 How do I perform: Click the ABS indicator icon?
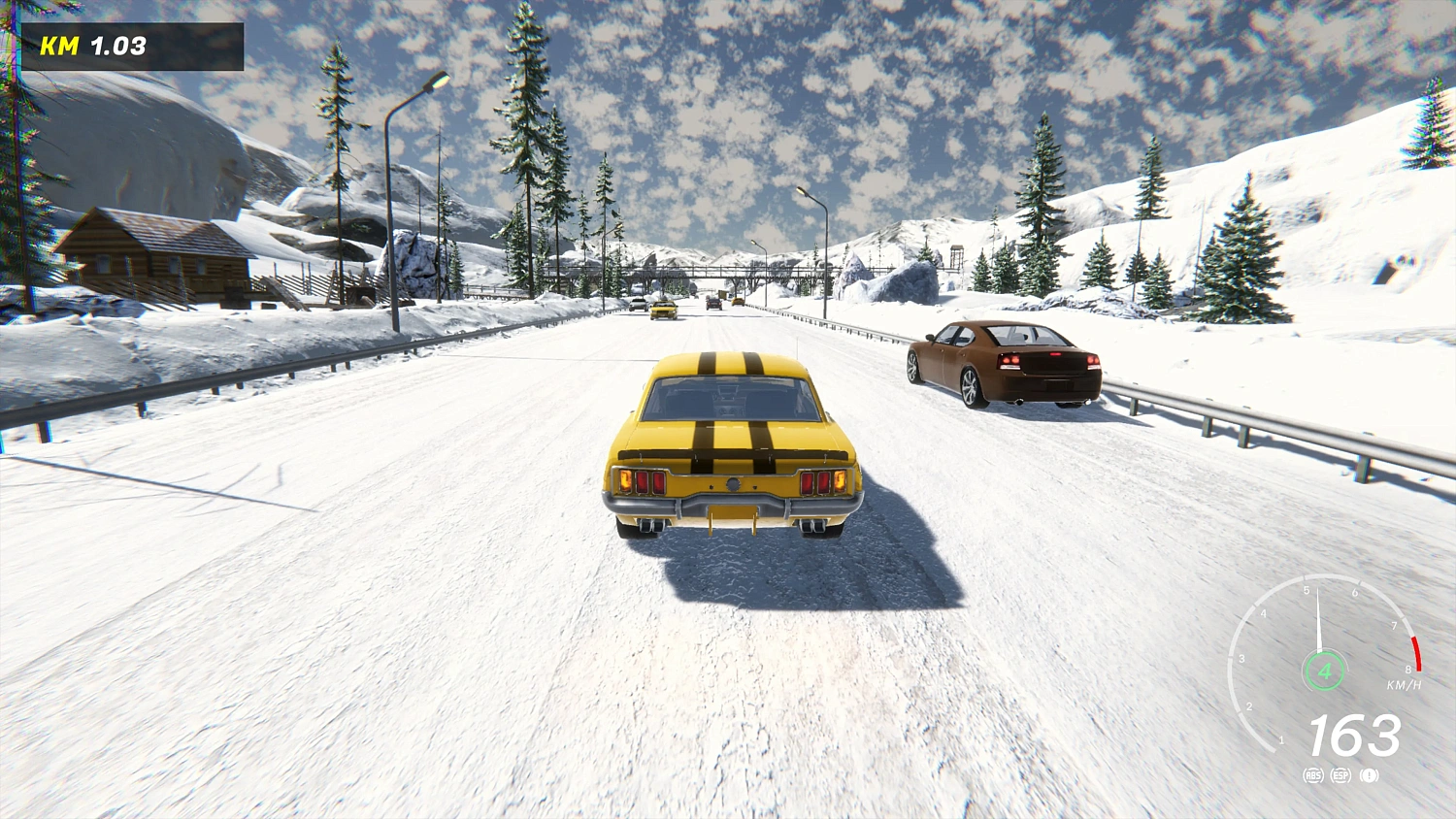click(x=1313, y=775)
